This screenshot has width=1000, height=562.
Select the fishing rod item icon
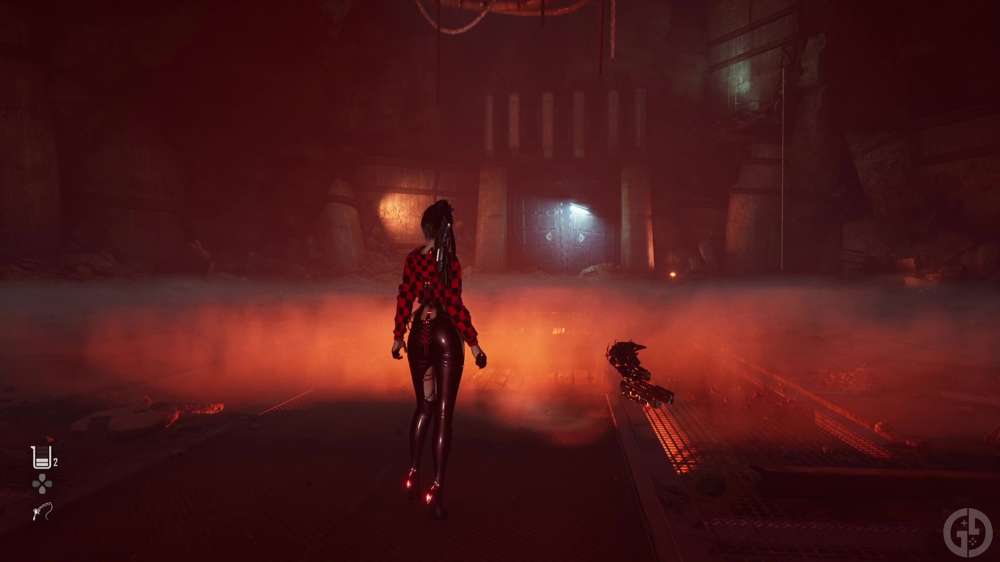click(x=41, y=511)
